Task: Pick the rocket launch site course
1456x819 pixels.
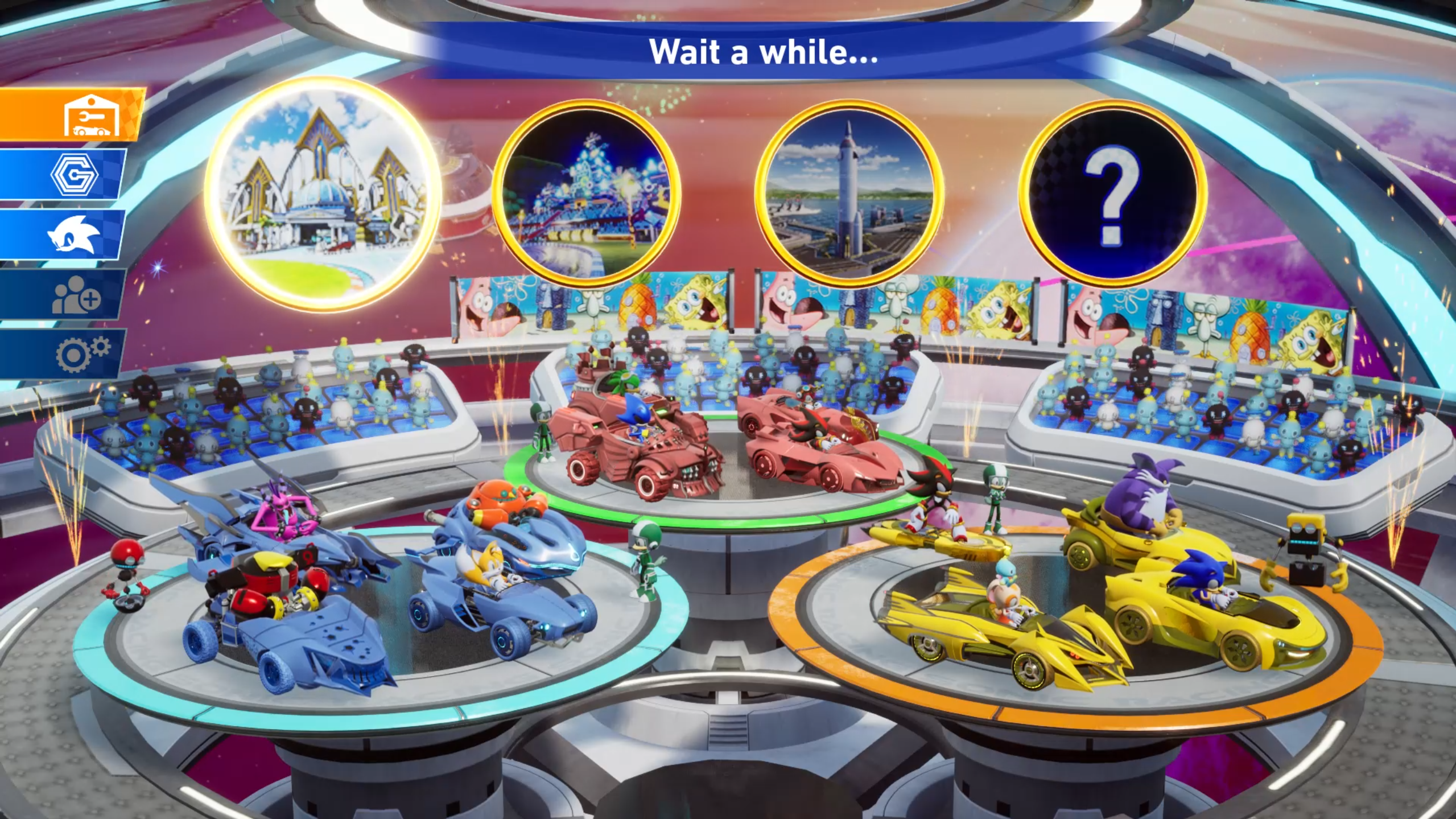Action: point(849,195)
